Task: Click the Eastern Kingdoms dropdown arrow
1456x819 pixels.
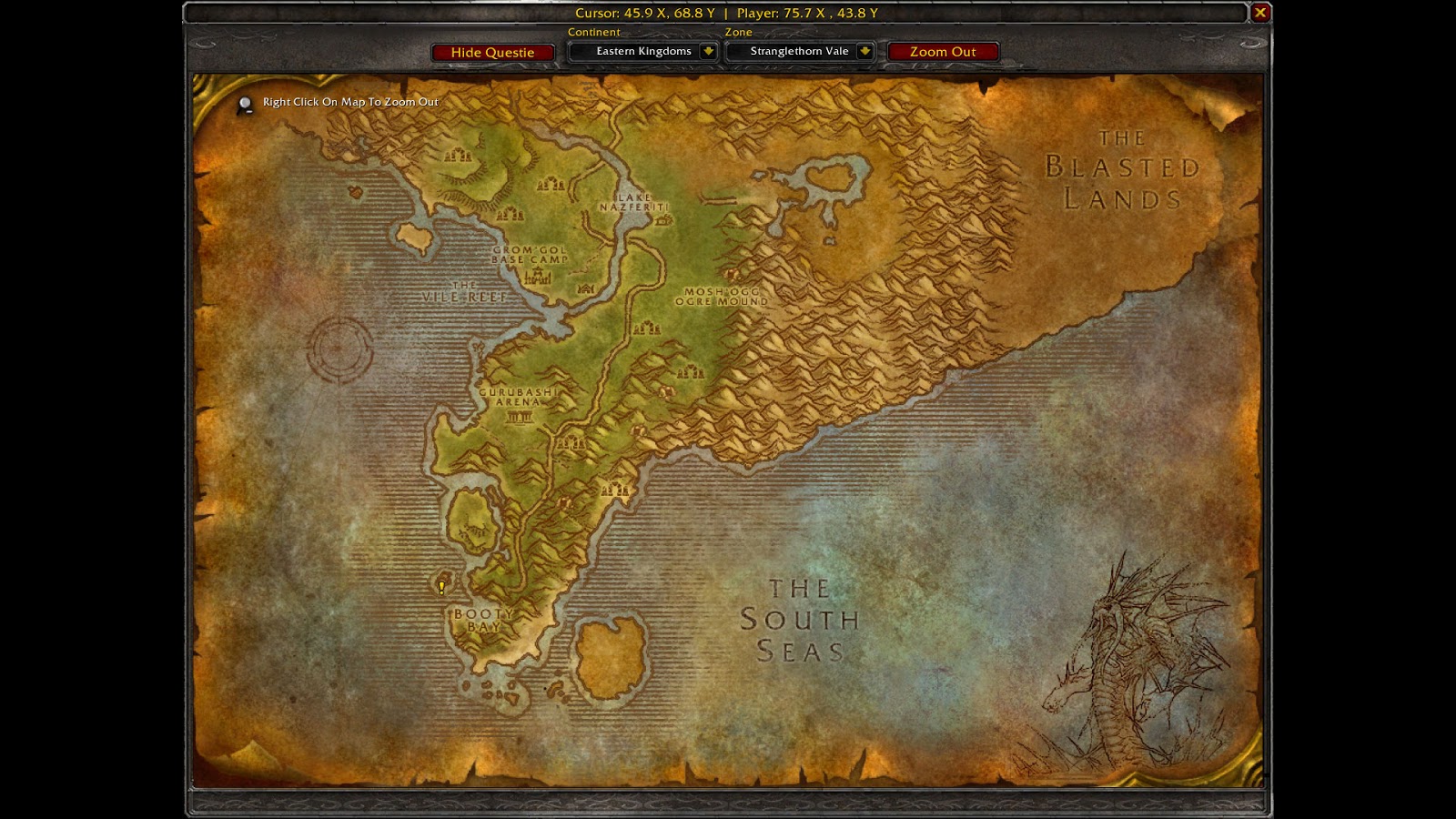Action: click(x=708, y=52)
